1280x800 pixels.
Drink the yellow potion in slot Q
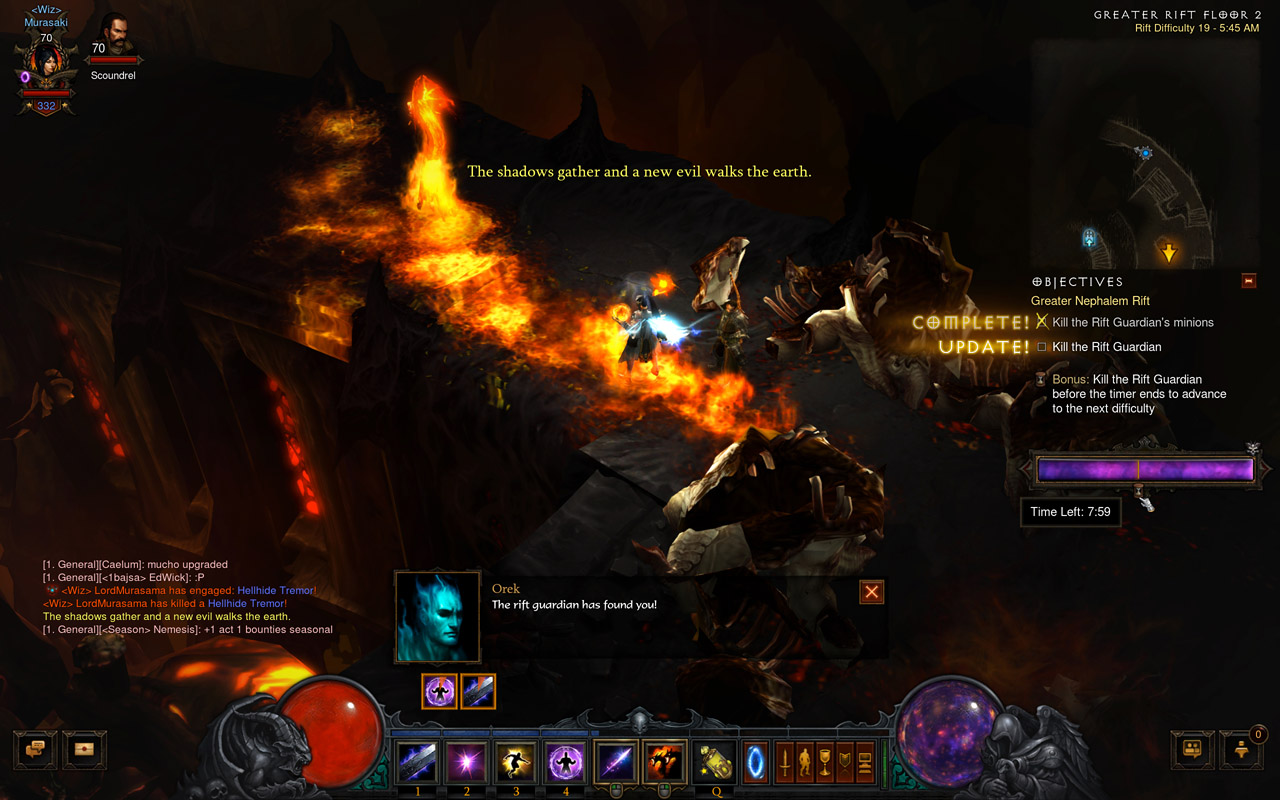click(x=714, y=763)
